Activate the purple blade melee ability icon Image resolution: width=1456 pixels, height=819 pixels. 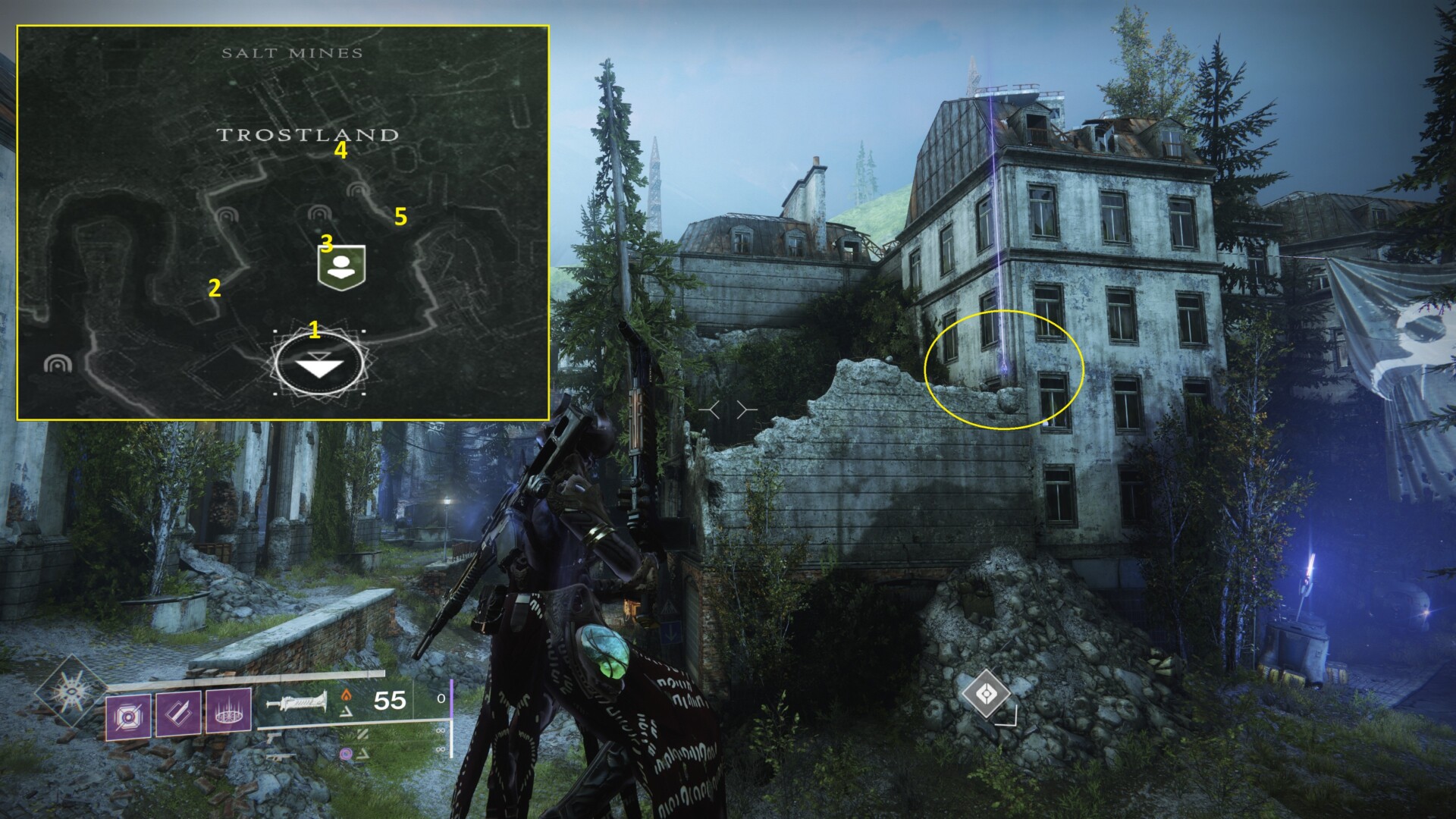tap(178, 713)
